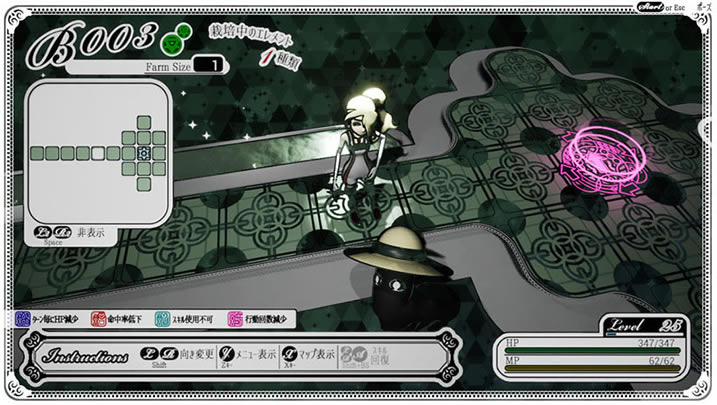Select the highlighted player tile on minimap

[144, 153]
